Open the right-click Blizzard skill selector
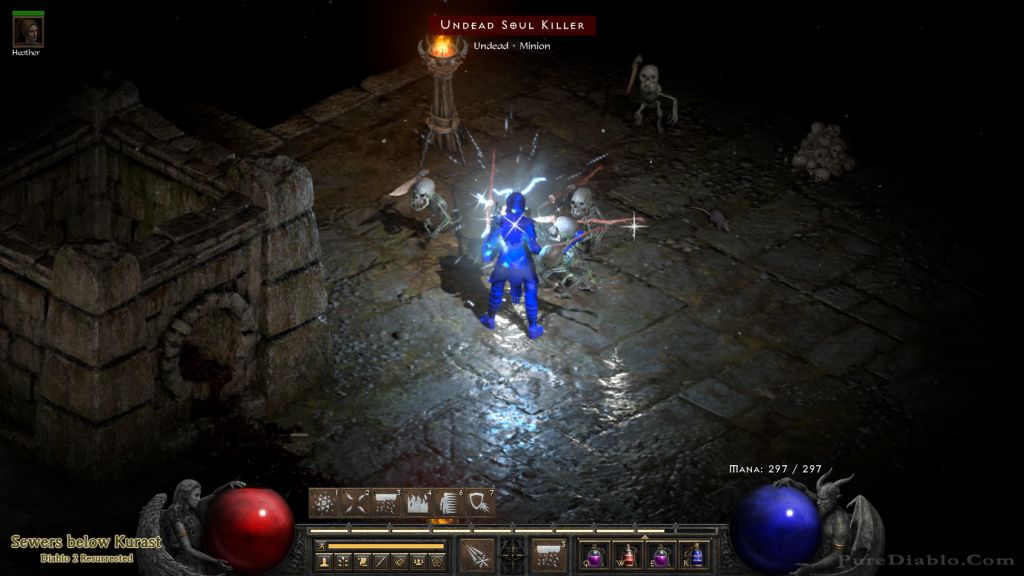 [548, 555]
